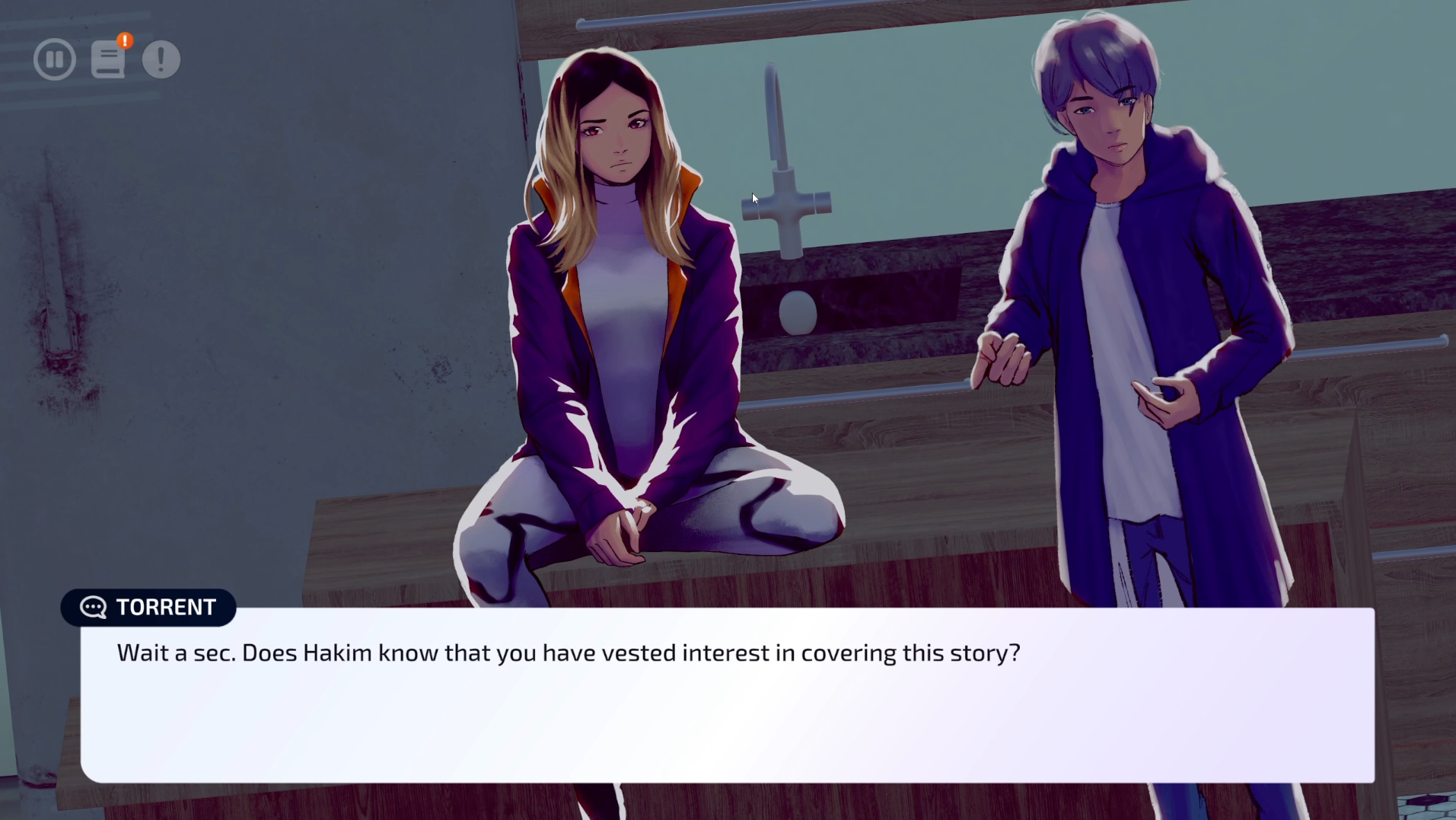Click the exclamation mark alert icon
This screenshot has width=1456, height=820.
pos(161,59)
